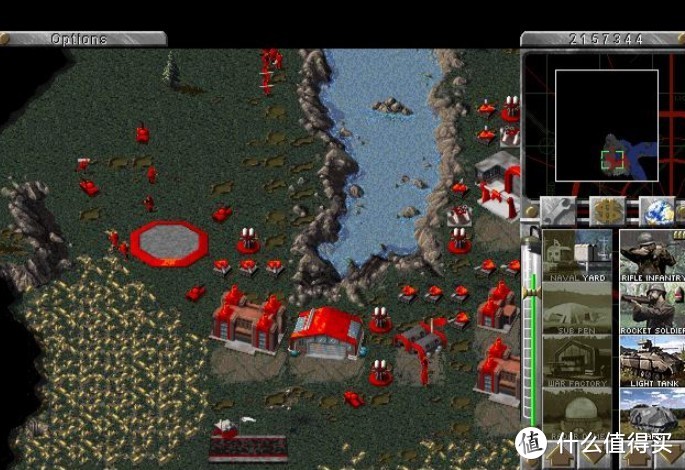Activate the repair wrench button
This screenshot has width=685, height=470.
pos(558,210)
